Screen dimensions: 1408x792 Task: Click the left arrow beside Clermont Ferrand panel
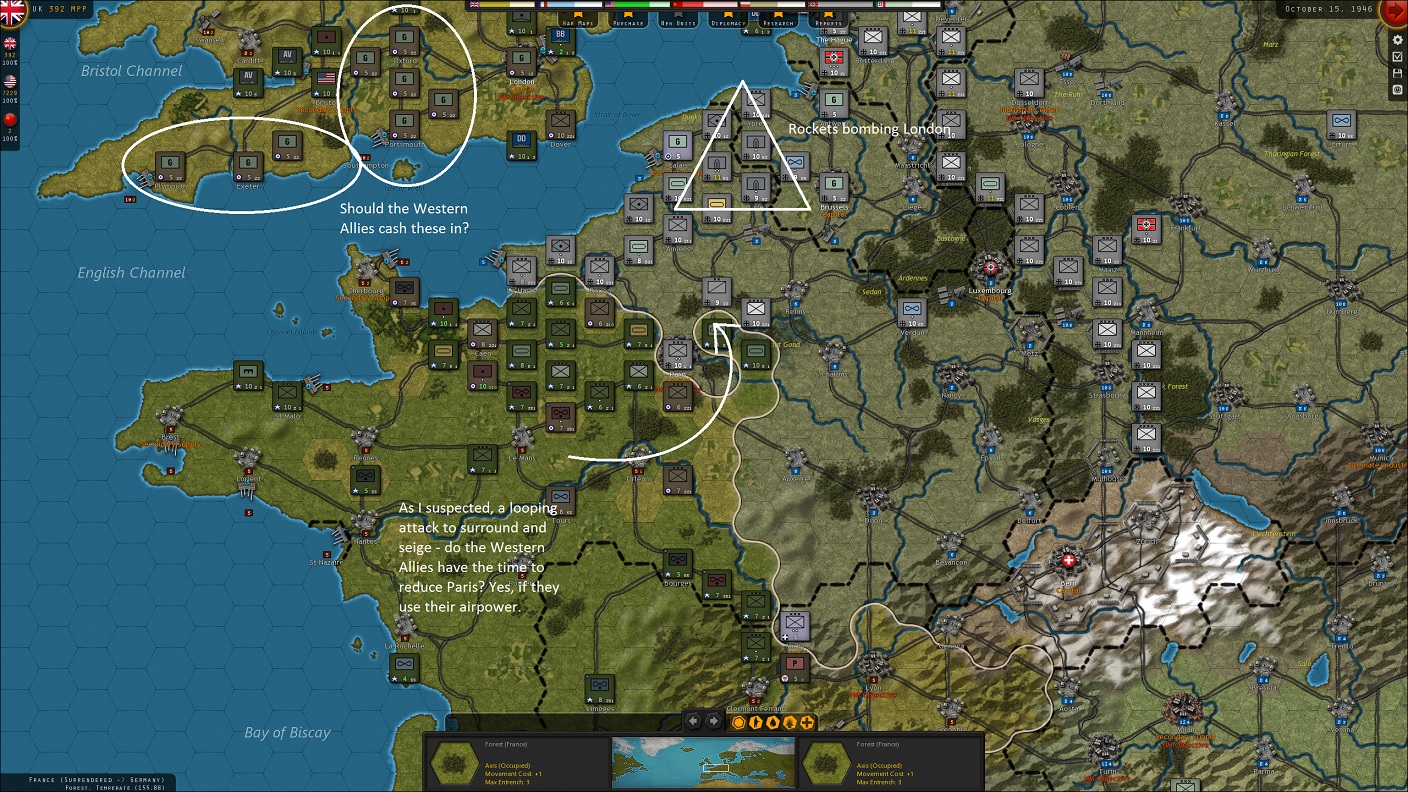click(692, 722)
